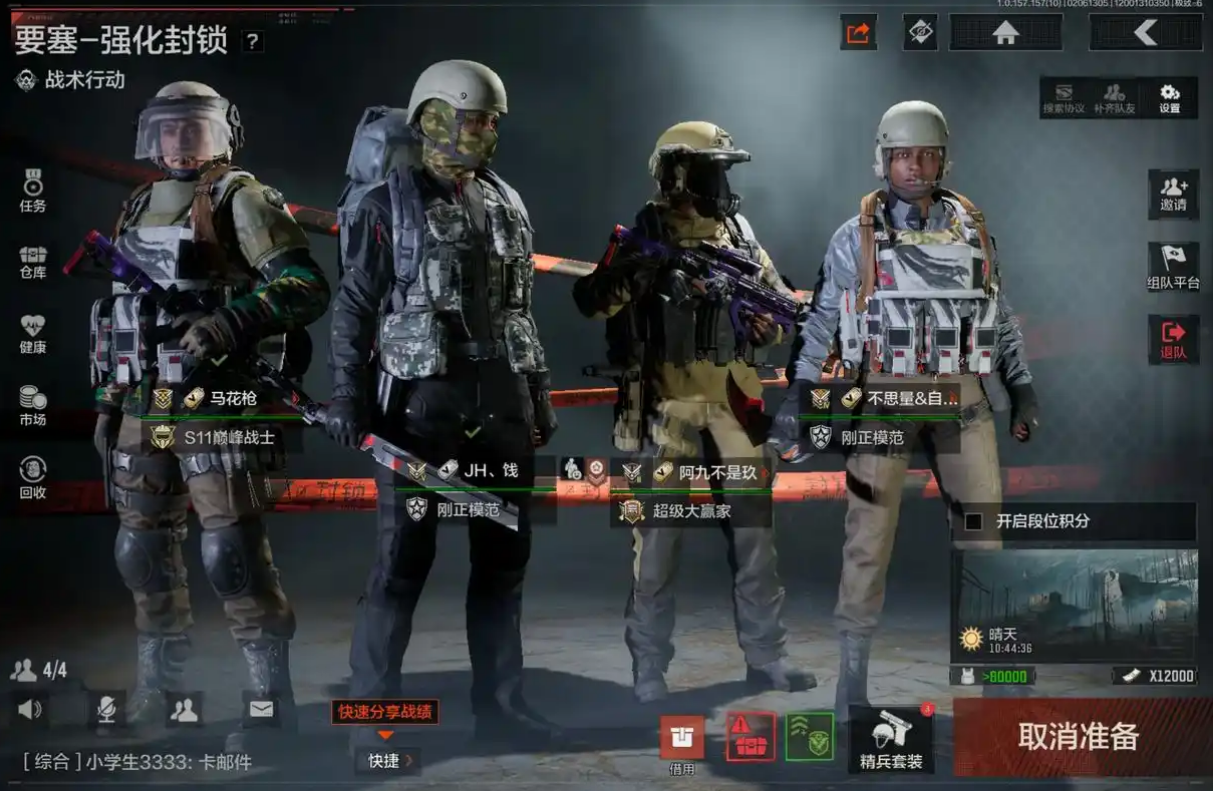Return to the home screen

coord(1005,32)
